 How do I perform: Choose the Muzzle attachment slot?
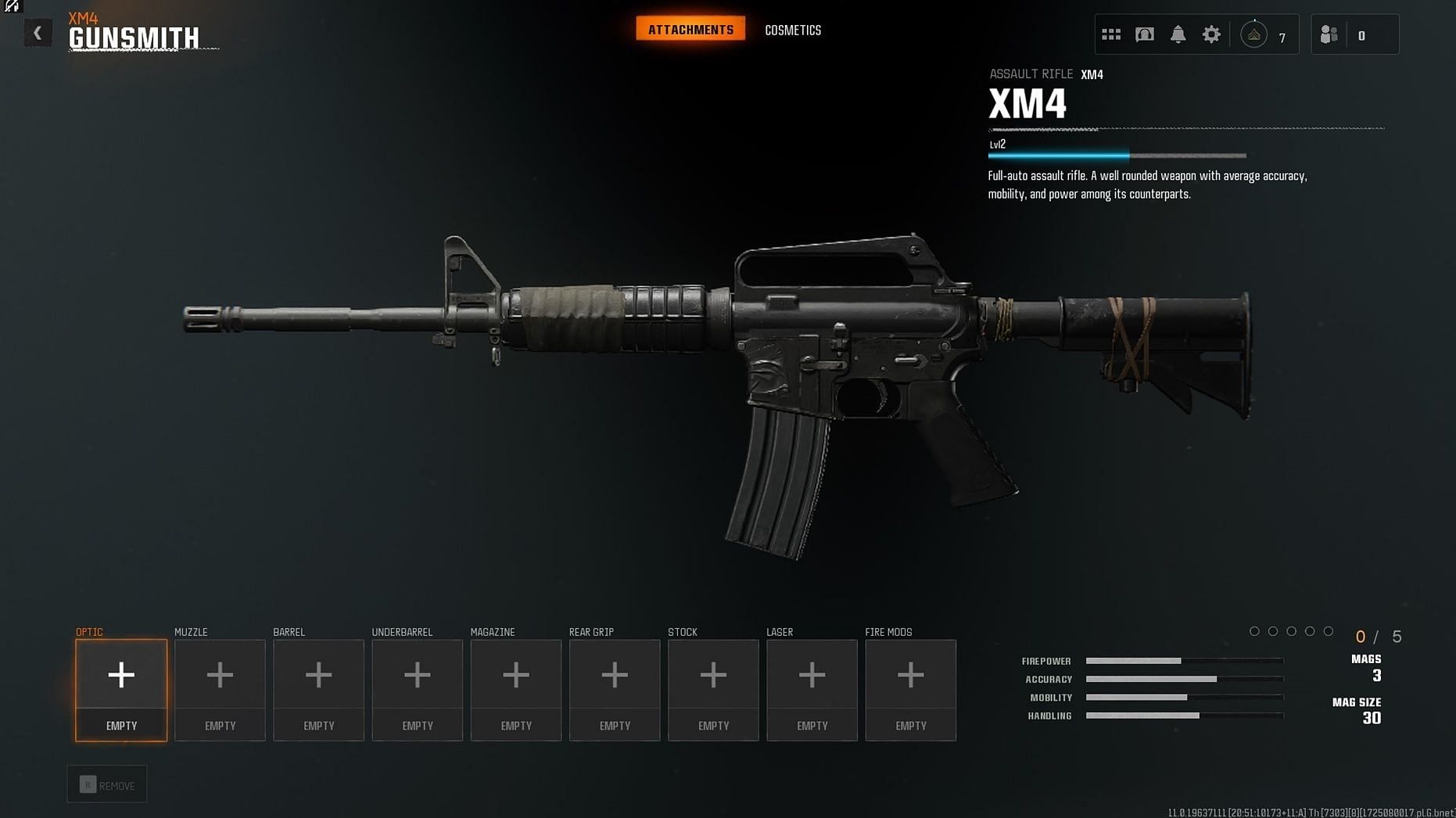pos(220,690)
